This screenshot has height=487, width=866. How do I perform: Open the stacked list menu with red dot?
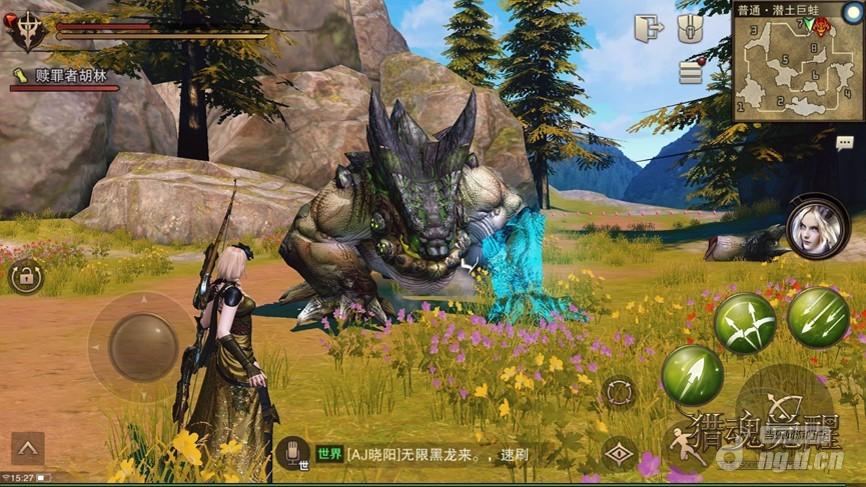click(691, 71)
